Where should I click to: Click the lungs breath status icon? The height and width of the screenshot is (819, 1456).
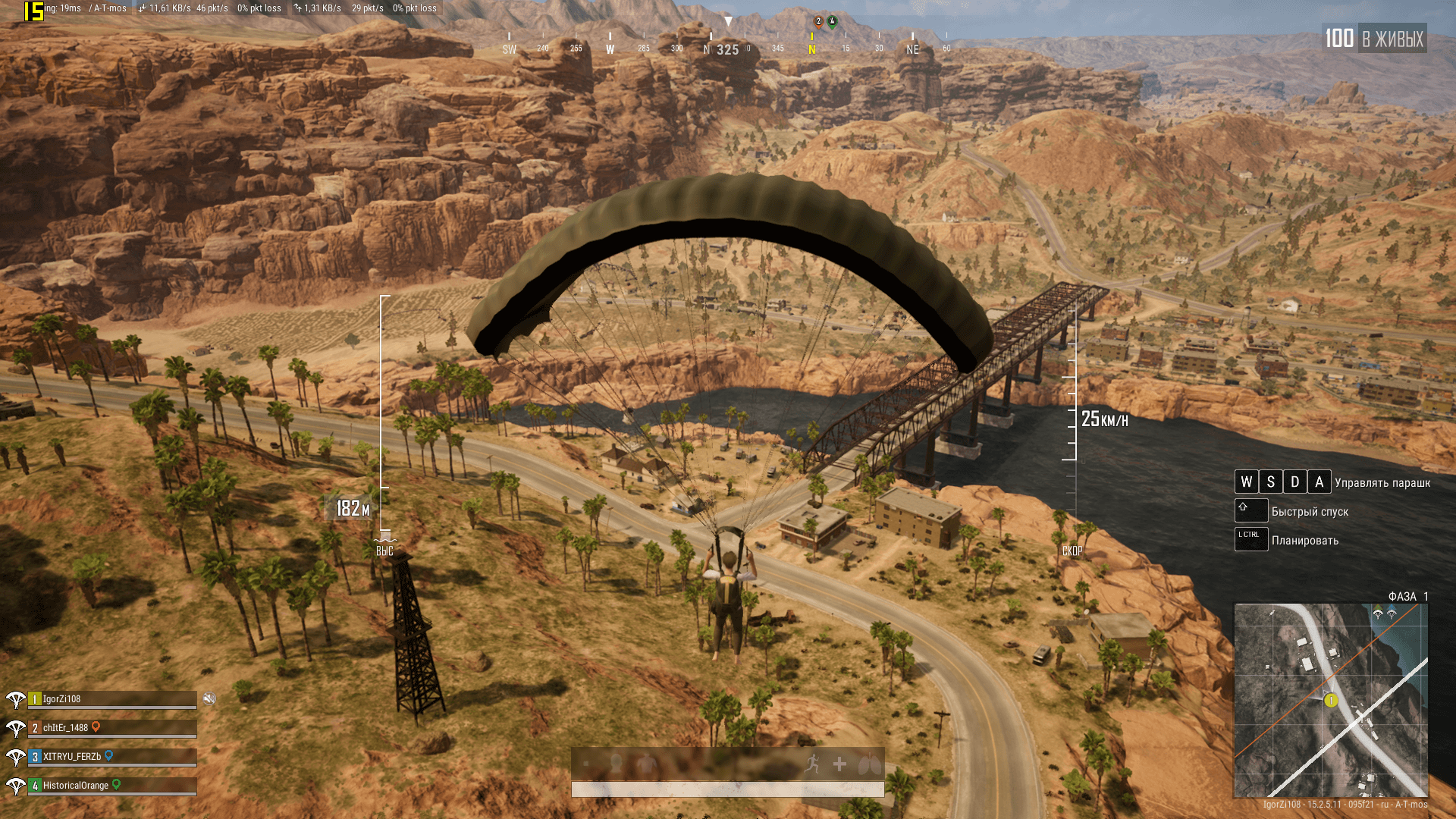(x=869, y=764)
